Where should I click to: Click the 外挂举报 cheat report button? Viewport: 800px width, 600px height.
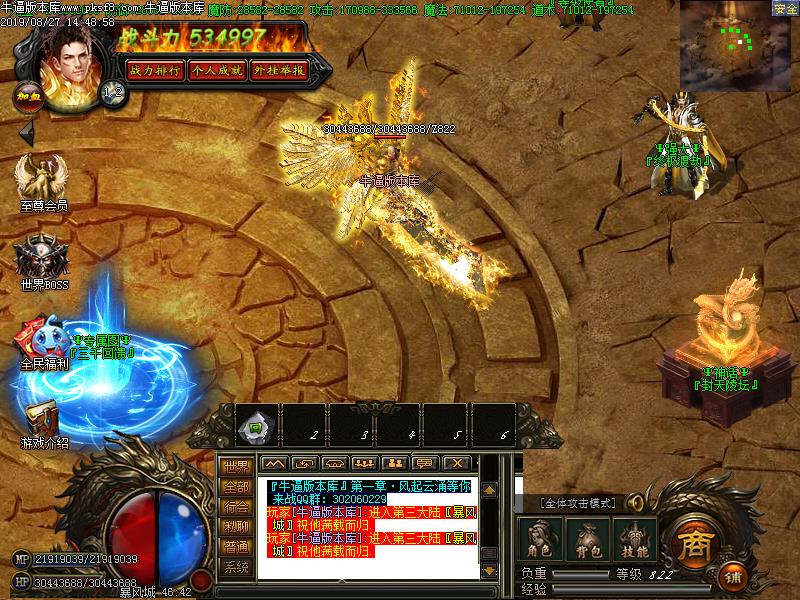click(x=278, y=70)
